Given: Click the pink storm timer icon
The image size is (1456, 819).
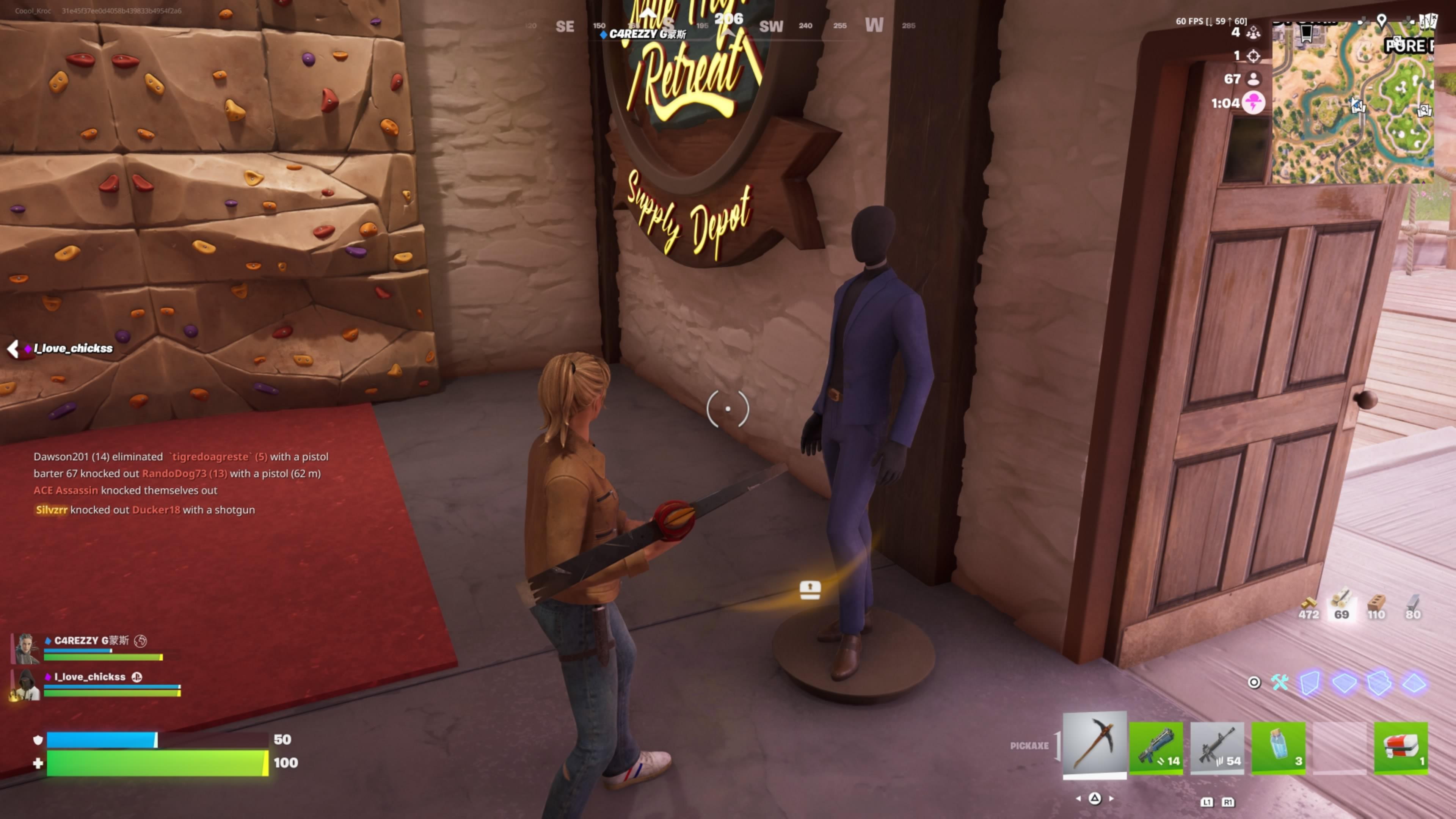Looking at the screenshot, I should (1254, 103).
